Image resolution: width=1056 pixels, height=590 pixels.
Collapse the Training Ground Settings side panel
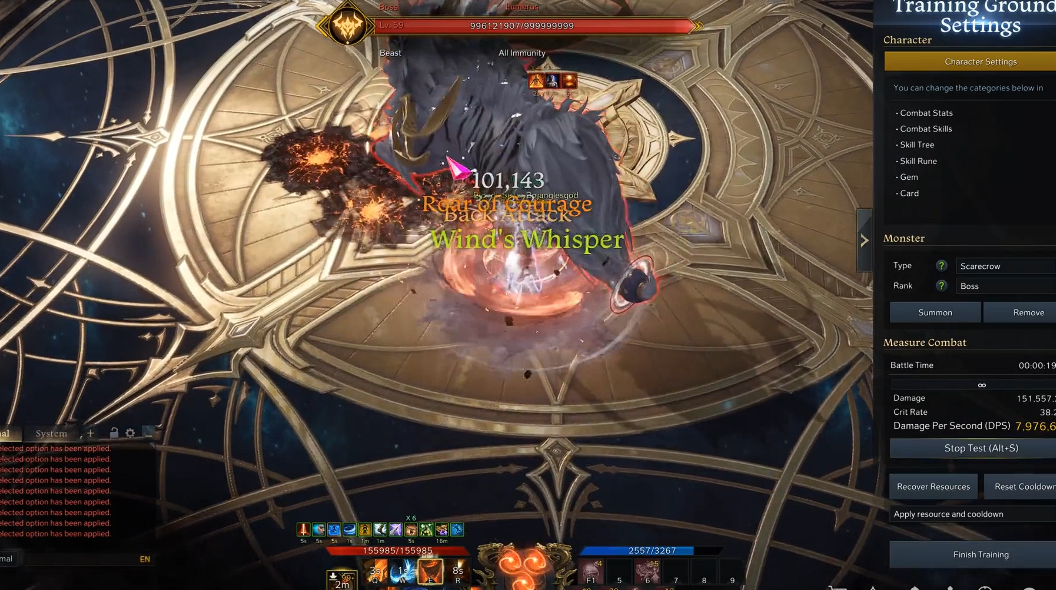865,240
